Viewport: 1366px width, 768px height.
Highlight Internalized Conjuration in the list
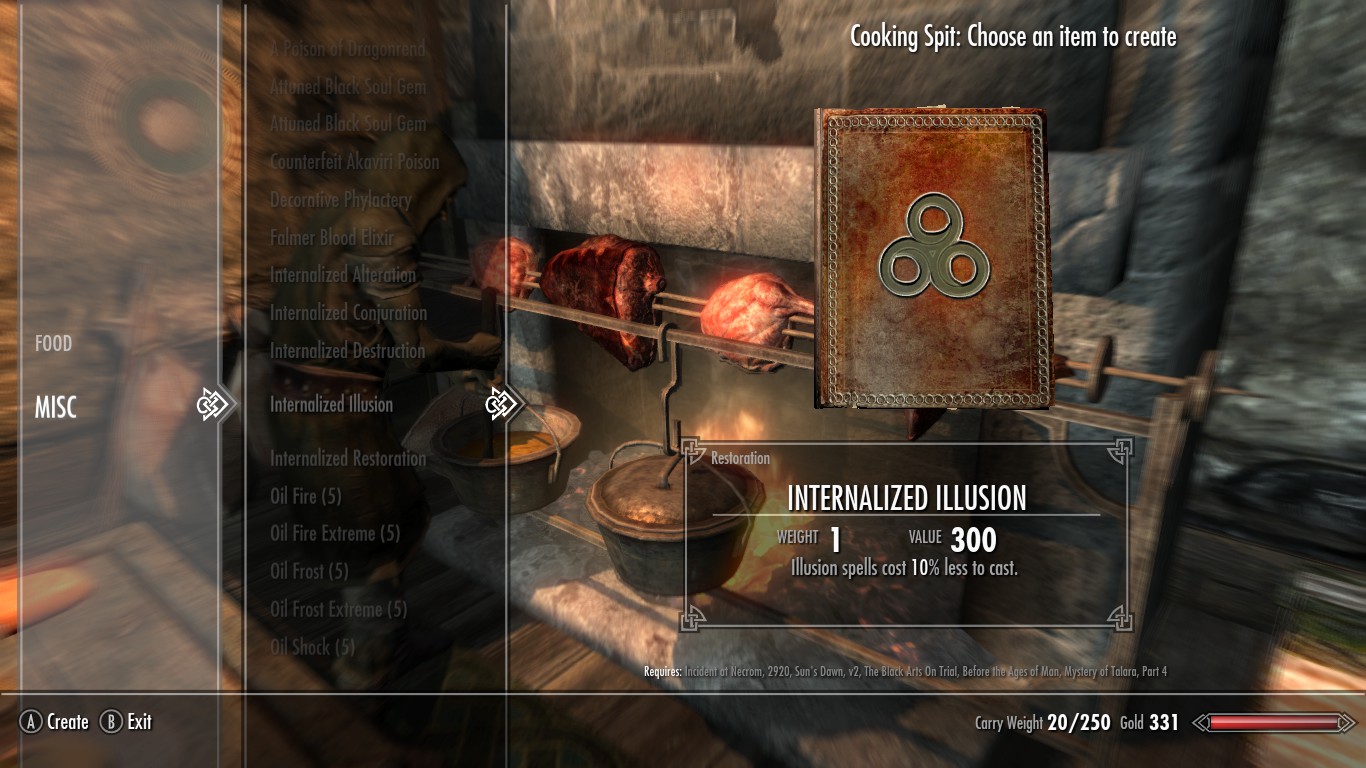pos(348,313)
